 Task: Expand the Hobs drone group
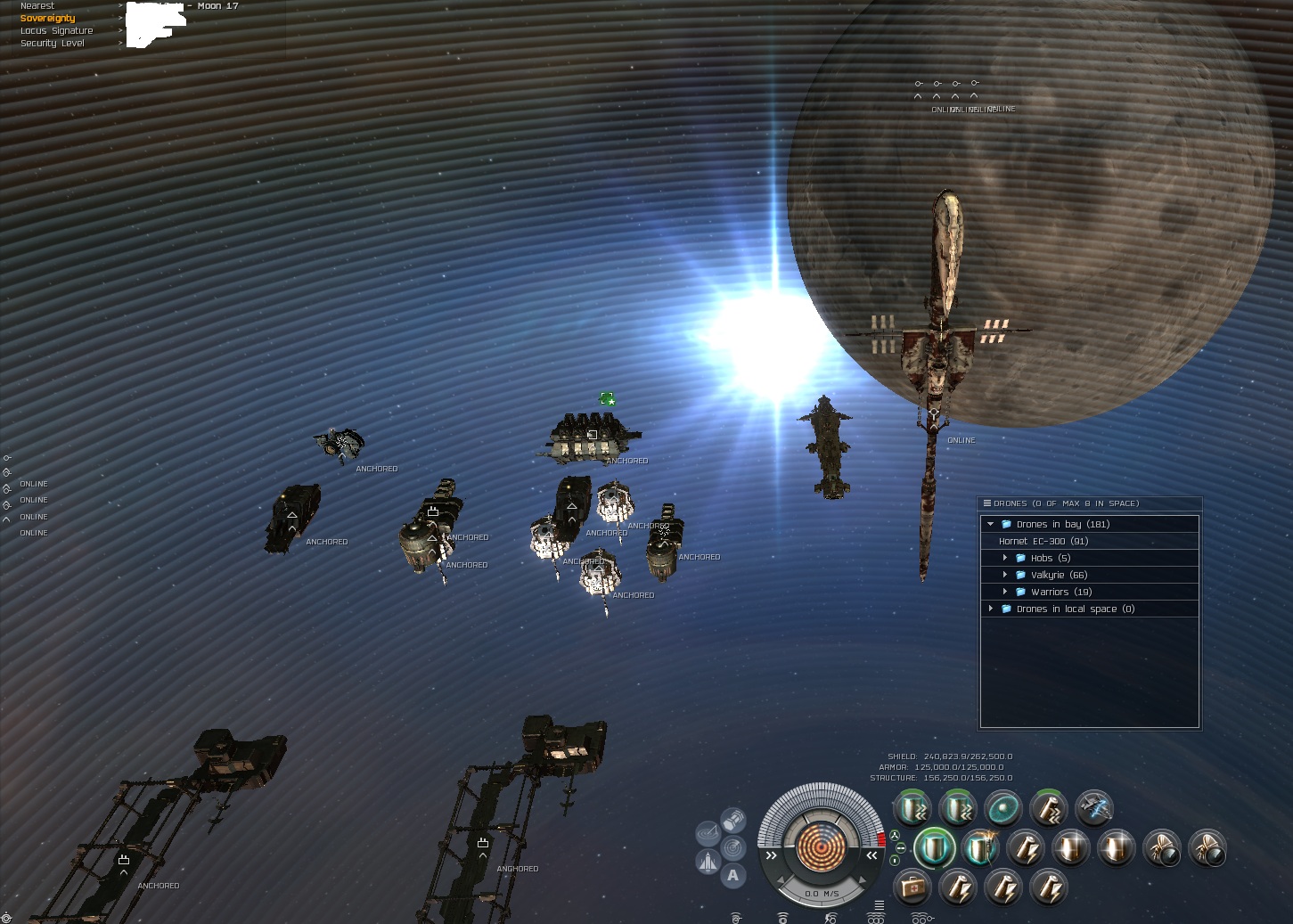pos(1005,558)
